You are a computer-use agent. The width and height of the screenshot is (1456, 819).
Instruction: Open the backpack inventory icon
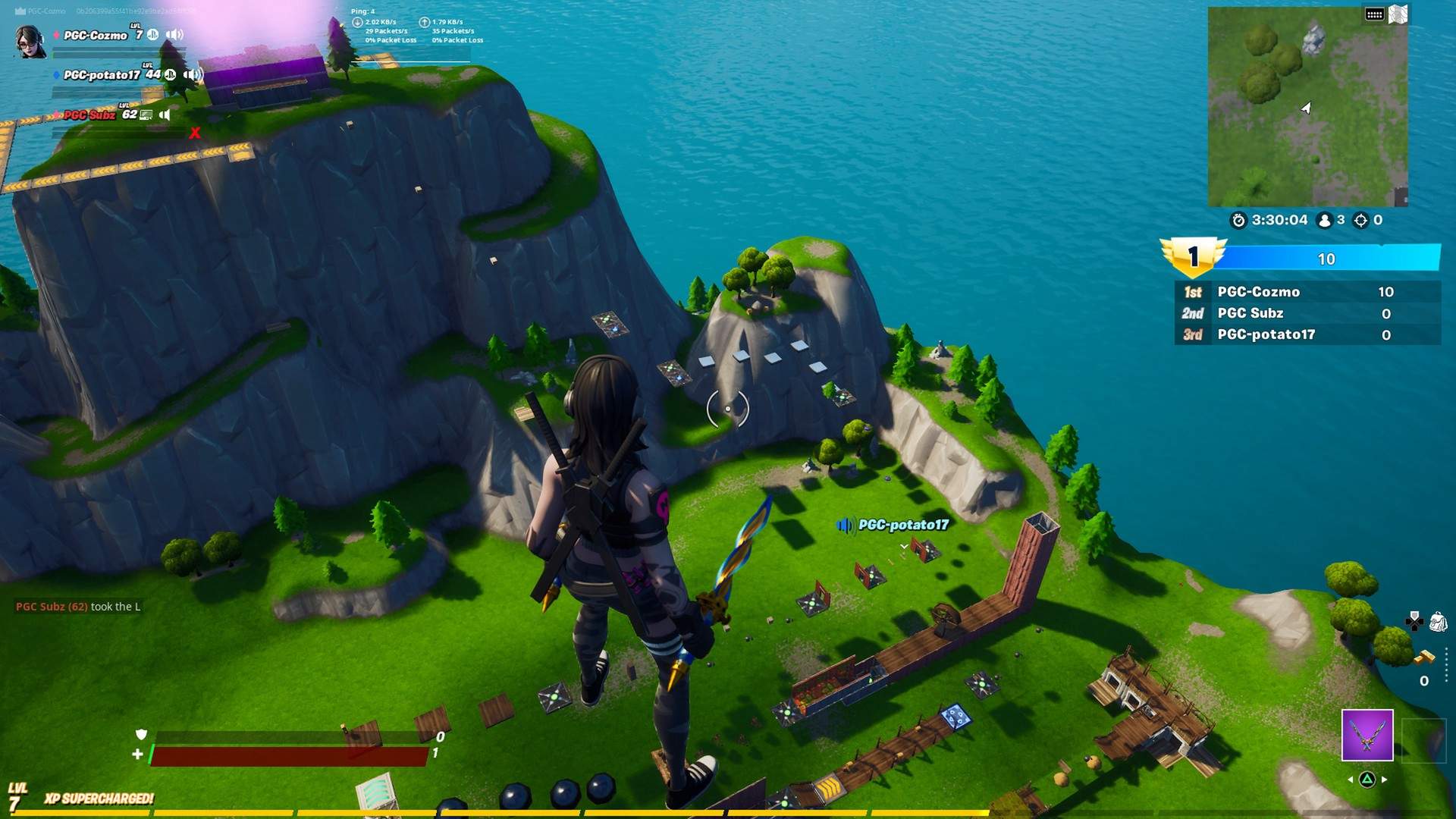pyautogui.click(x=1438, y=623)
